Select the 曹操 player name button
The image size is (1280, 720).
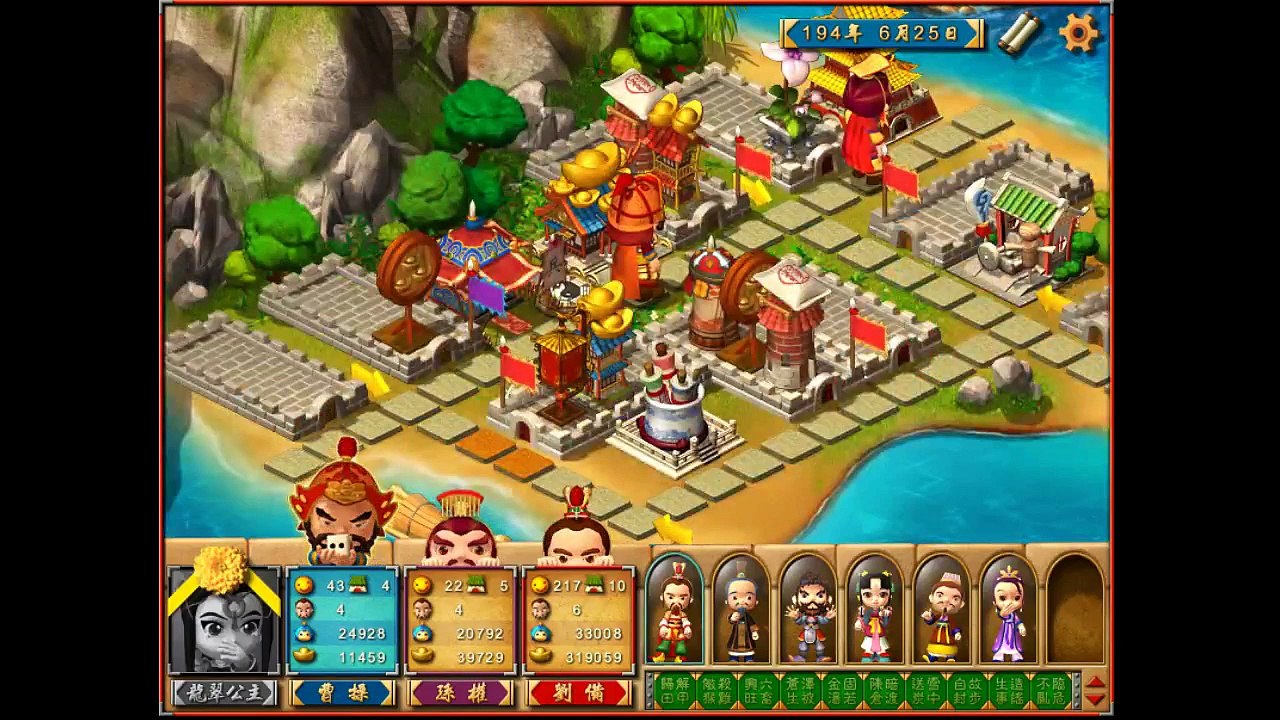[x=342, y=693]
